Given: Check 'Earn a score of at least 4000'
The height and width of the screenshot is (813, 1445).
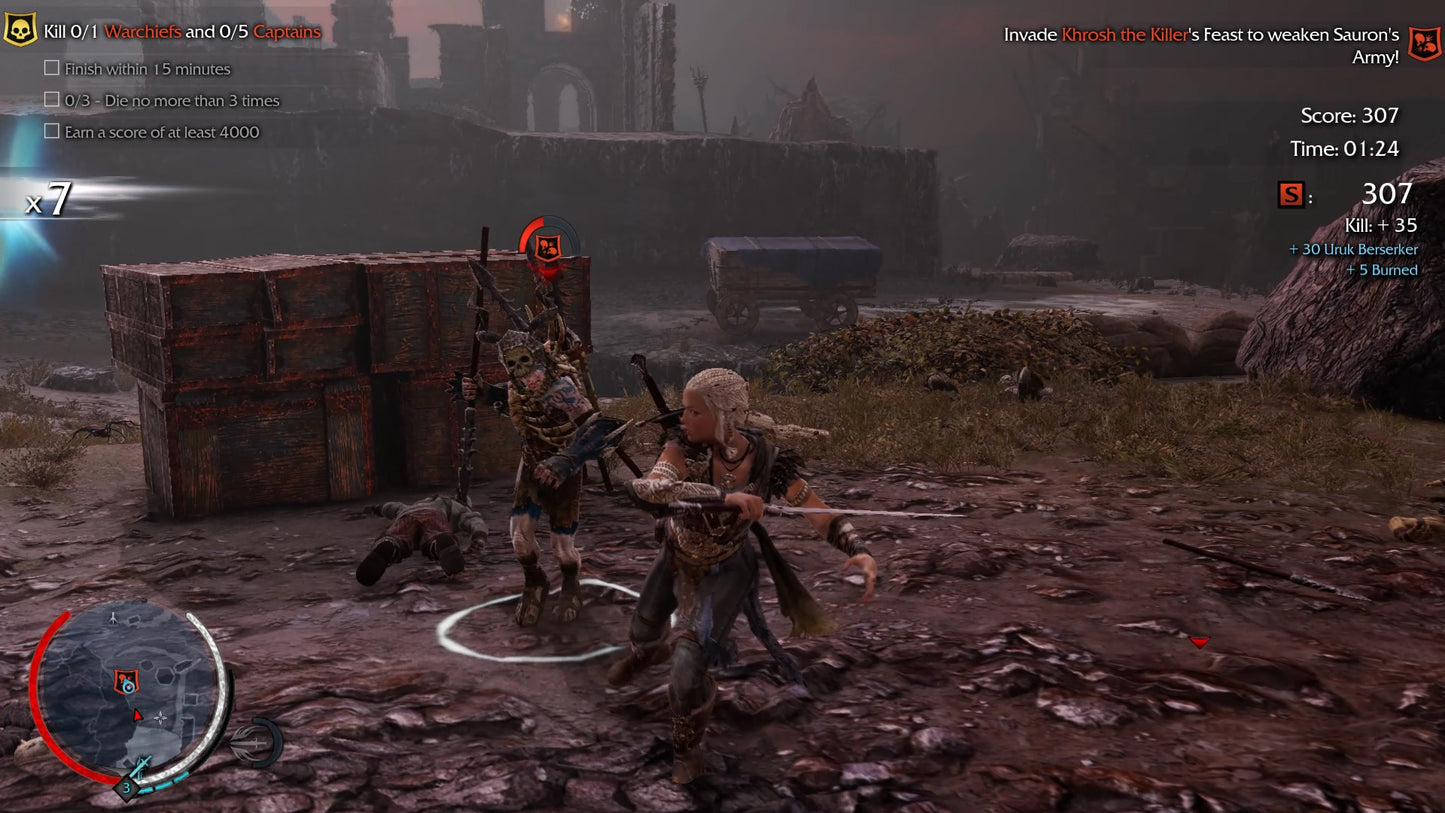Looking at the screenshot, I should tap(51, 132).
